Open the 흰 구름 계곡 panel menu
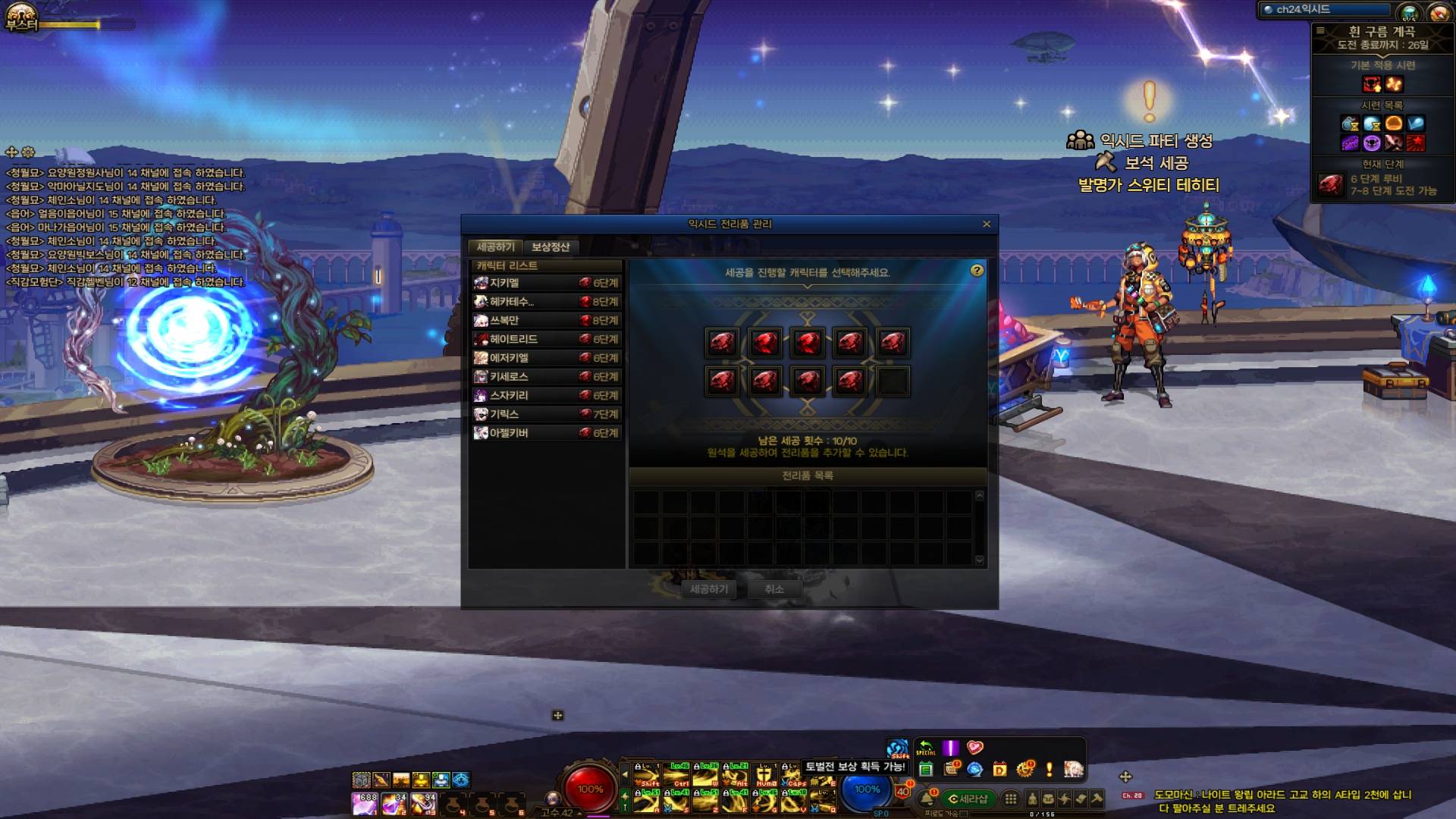The image size is (1456, 819). 1320,31
